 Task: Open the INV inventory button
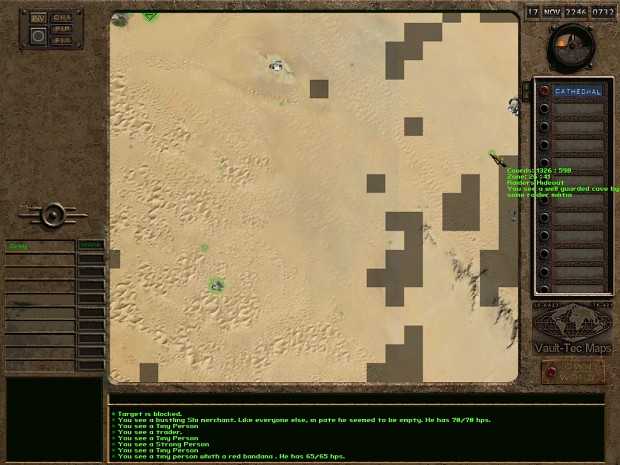tap(38, 18)
